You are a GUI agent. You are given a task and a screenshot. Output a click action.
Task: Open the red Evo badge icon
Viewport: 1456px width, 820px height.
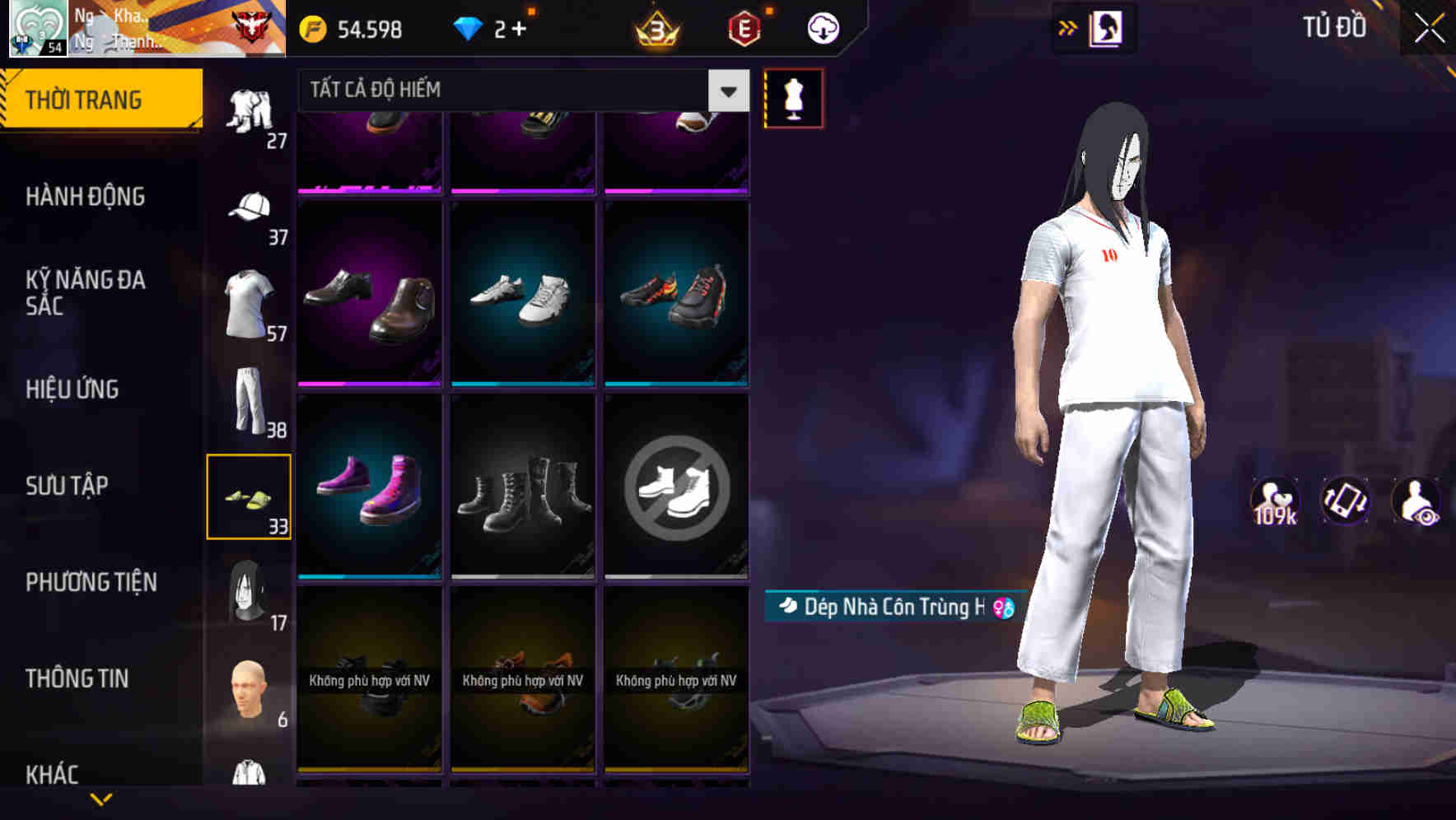[x=742, y=27]
